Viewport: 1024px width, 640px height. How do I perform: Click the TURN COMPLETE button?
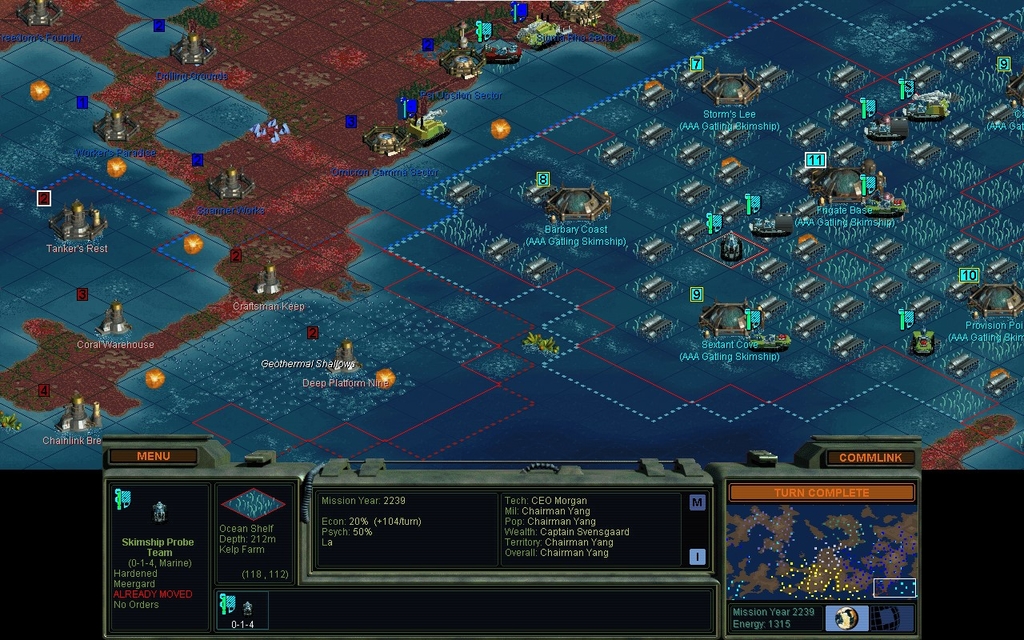pyautogui.click(x=821, y=493)
